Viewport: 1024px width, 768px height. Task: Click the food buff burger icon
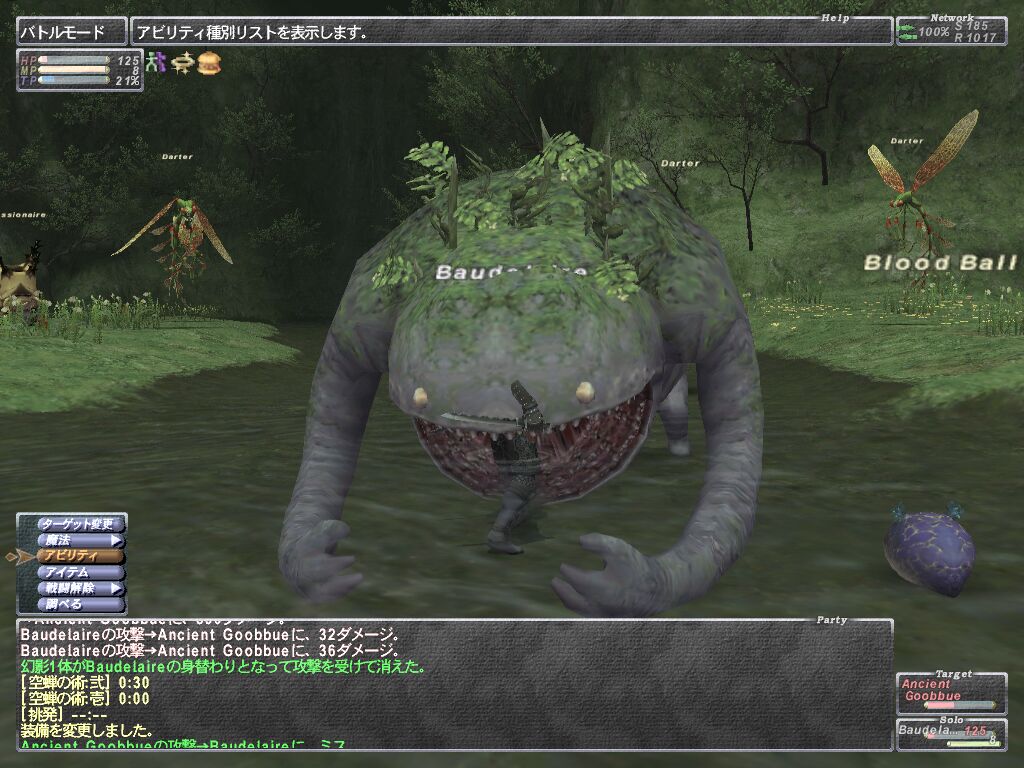point(209,63)
